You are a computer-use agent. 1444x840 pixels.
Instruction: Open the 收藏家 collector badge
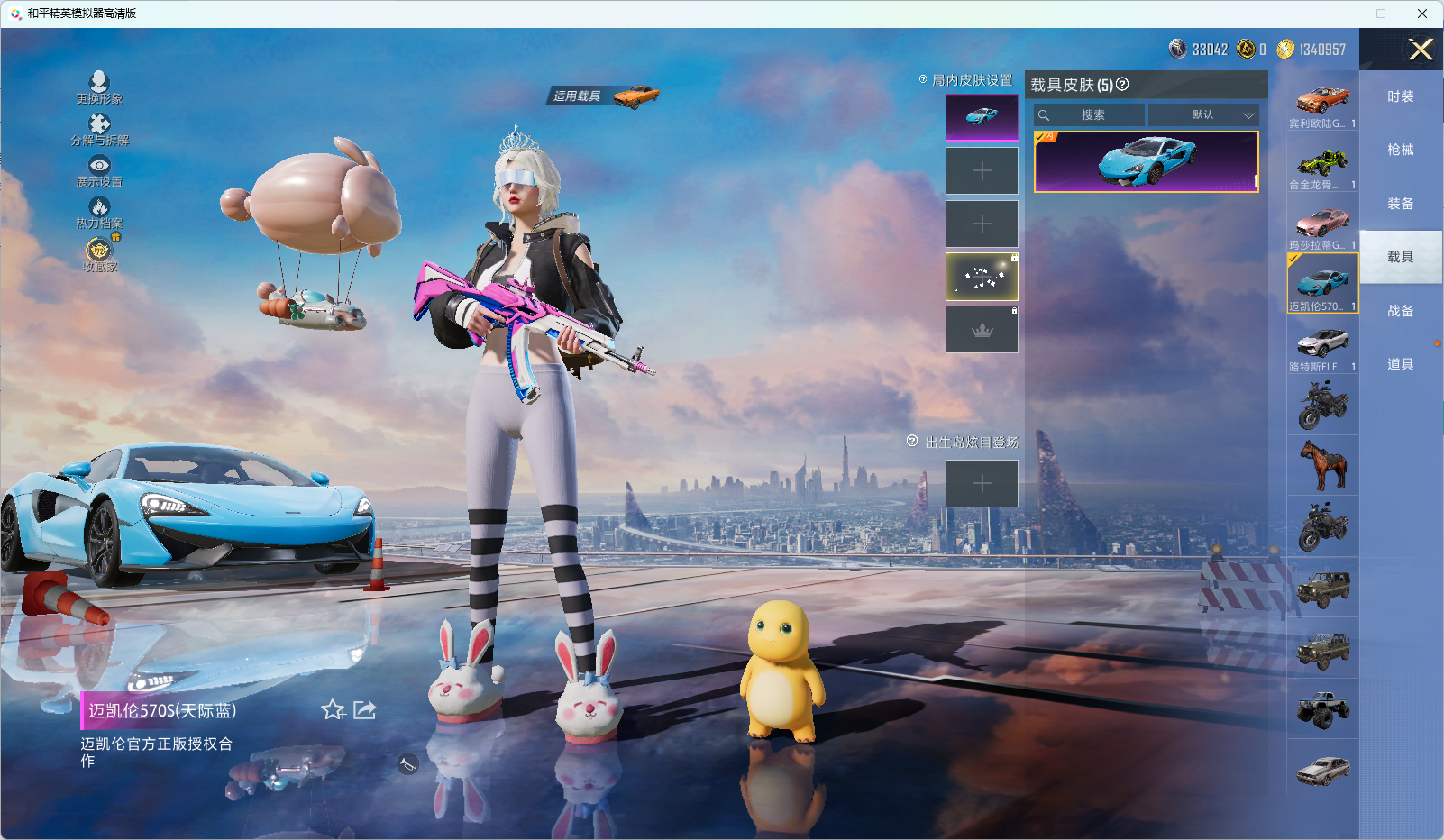tap(99, 252)
